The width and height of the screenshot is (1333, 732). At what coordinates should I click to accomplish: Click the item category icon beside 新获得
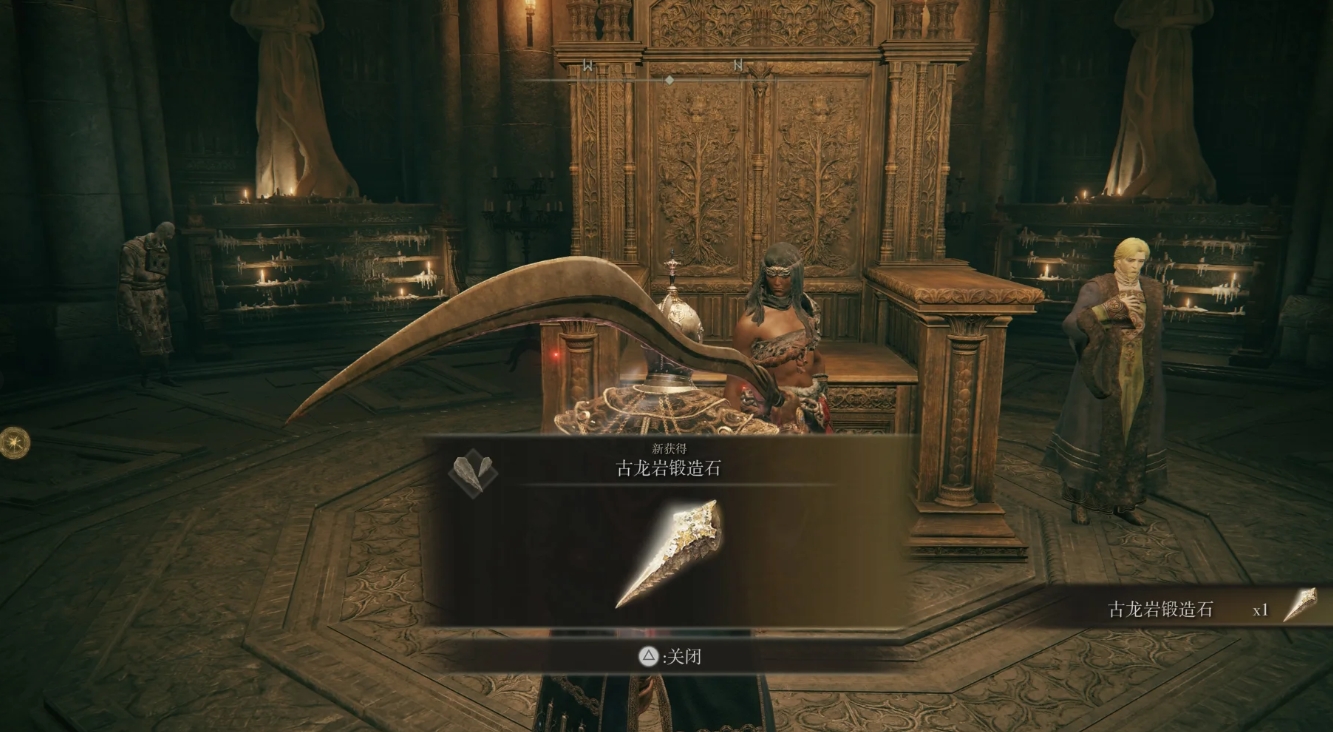(472, 472)
